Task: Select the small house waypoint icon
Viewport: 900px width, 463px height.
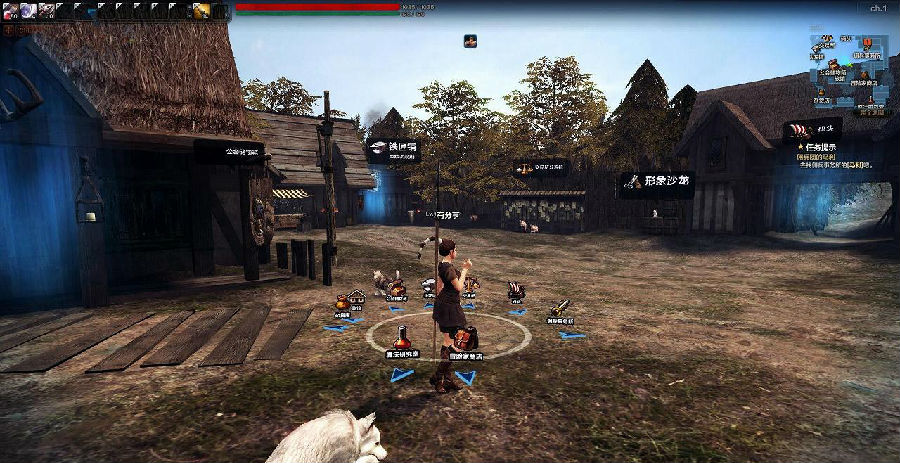Action: [356, 295]
